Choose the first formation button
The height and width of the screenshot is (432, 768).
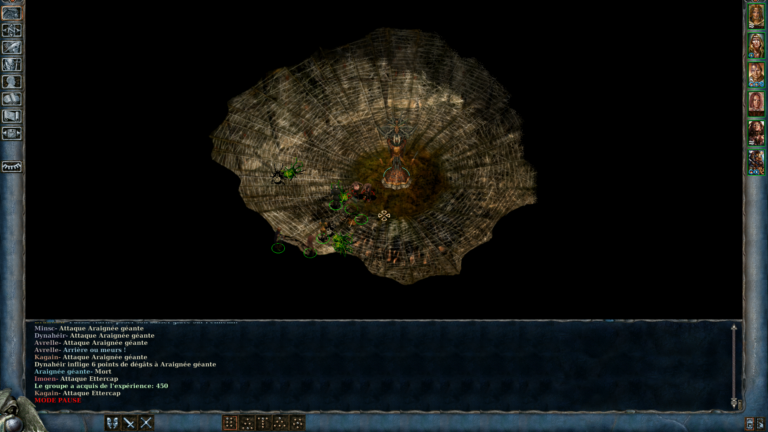click(x=230, y=423)
